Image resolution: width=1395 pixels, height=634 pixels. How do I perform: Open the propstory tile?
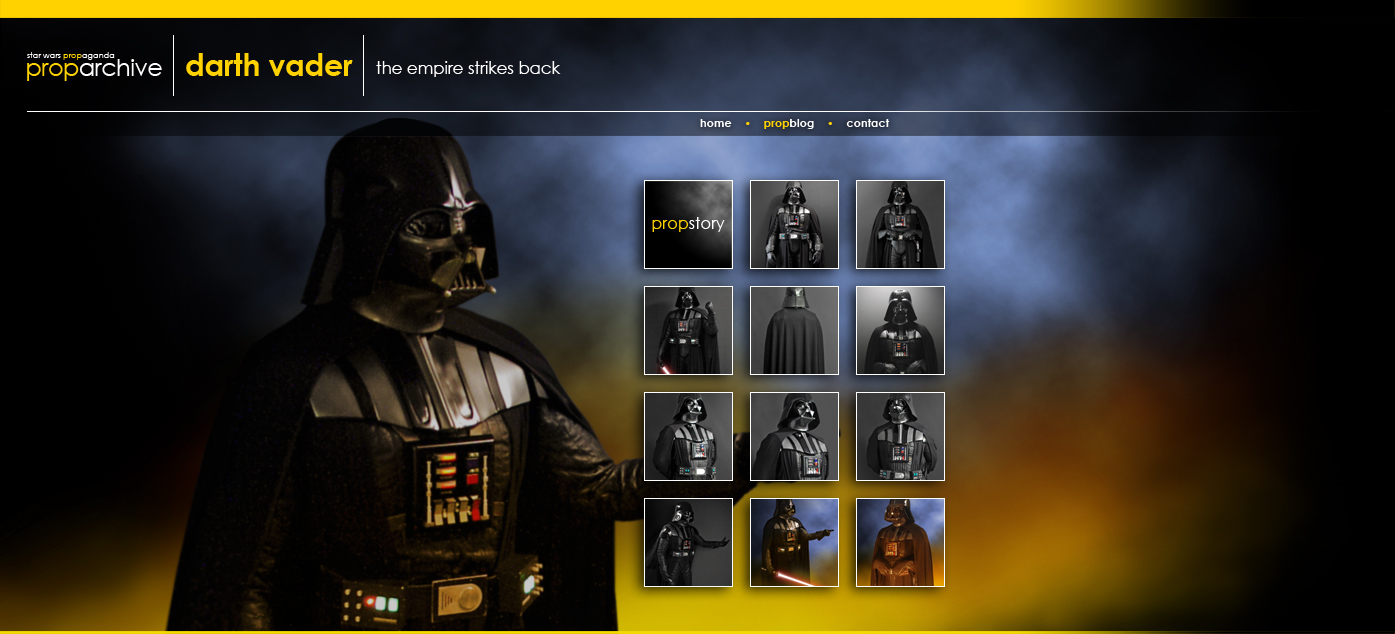[688, 224]
